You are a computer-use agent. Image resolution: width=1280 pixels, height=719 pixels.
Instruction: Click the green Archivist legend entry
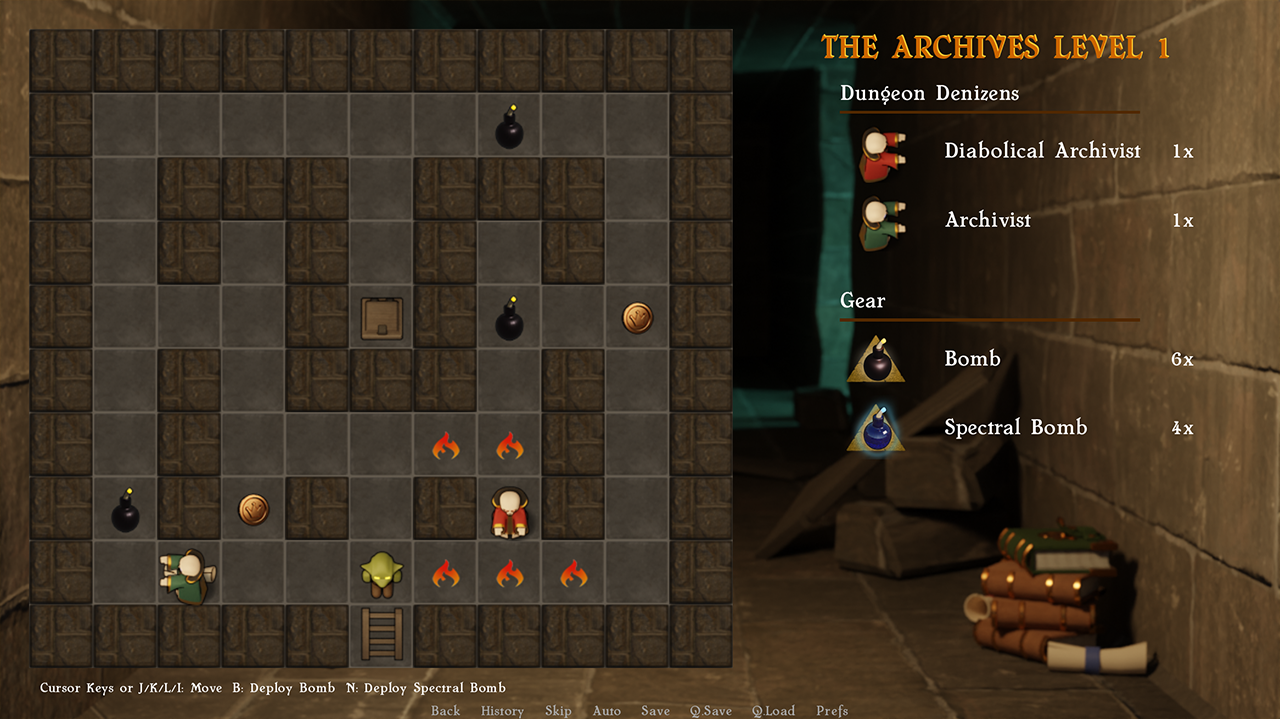[x=987, y=220]
